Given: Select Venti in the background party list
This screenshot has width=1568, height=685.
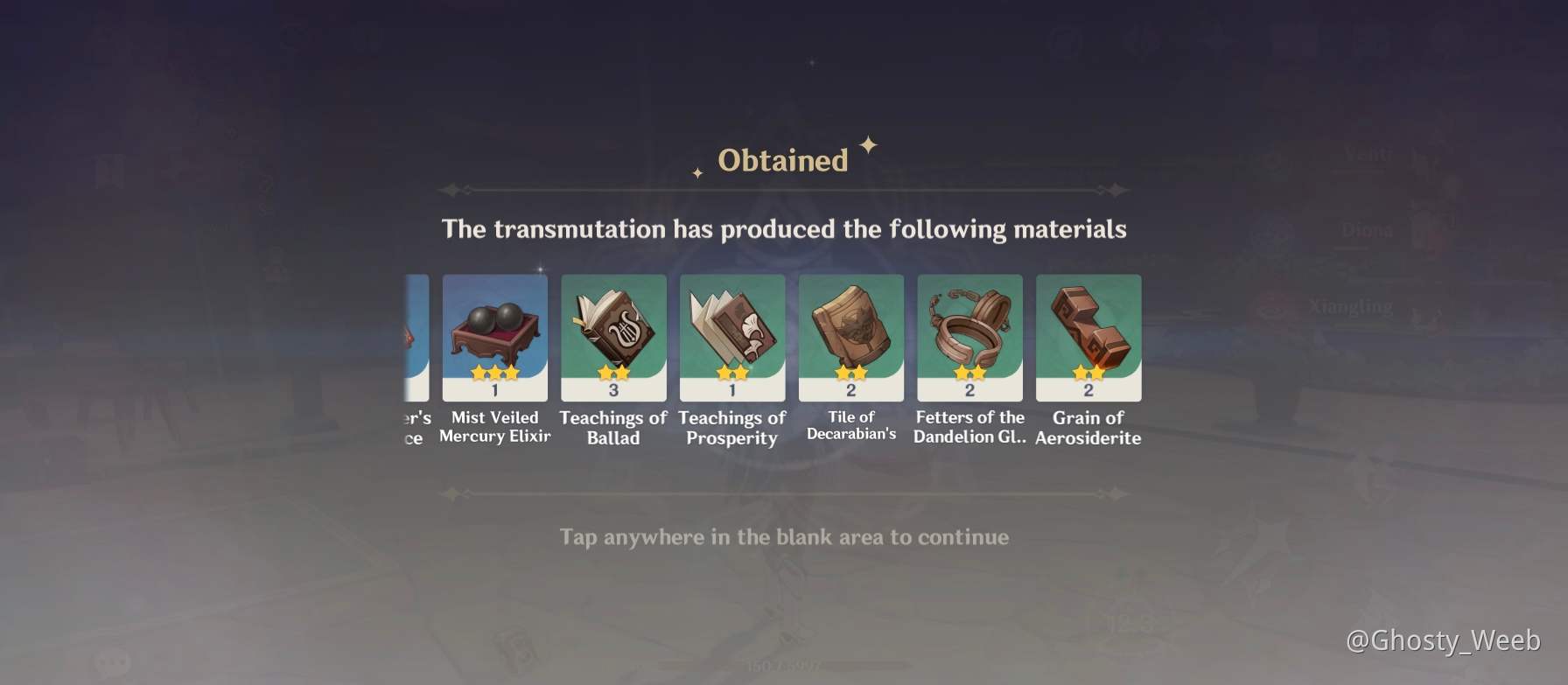Looking at the screenshot, I should tap(1370, 153).
